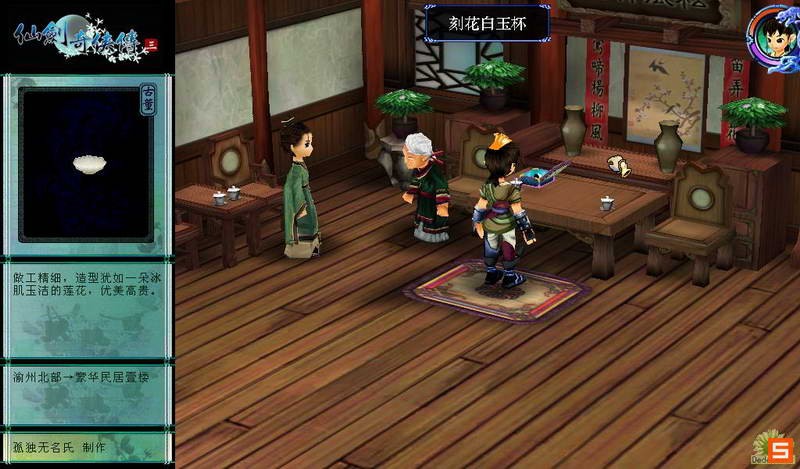Click the 刻花白玉杯 item name banner
This screenshot has height=469, width=800.
coord(486,21)
